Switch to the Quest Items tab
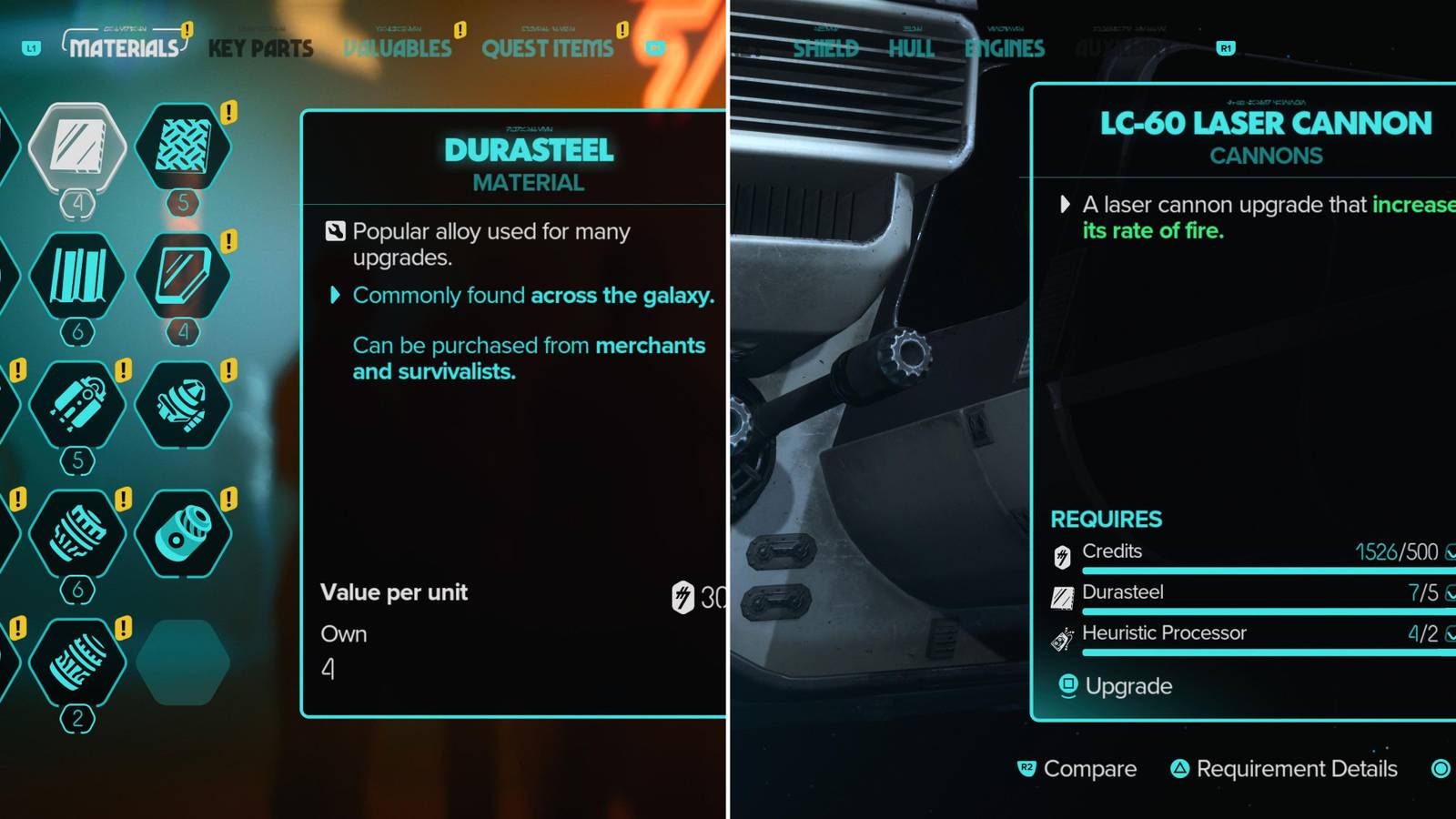Screen dimensions: 1456x819 coord(546,49)
